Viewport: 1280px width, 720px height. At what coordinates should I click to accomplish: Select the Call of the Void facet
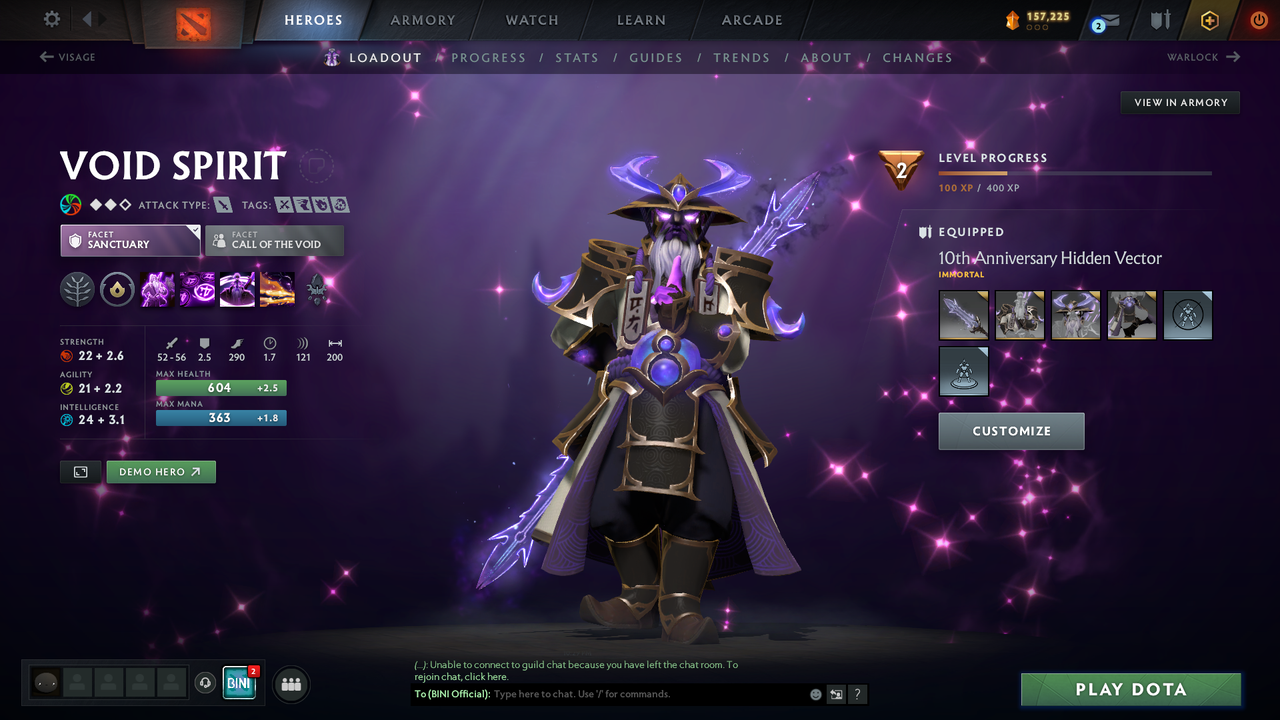click(274, 240)
